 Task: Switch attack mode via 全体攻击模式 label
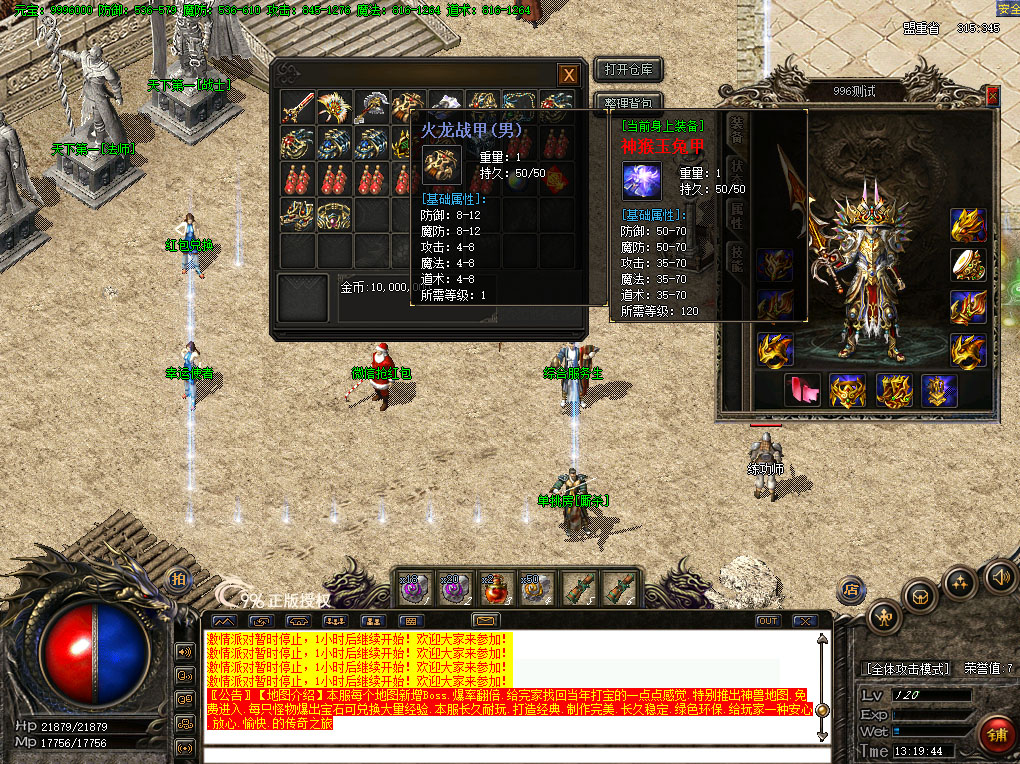point(906,668)
